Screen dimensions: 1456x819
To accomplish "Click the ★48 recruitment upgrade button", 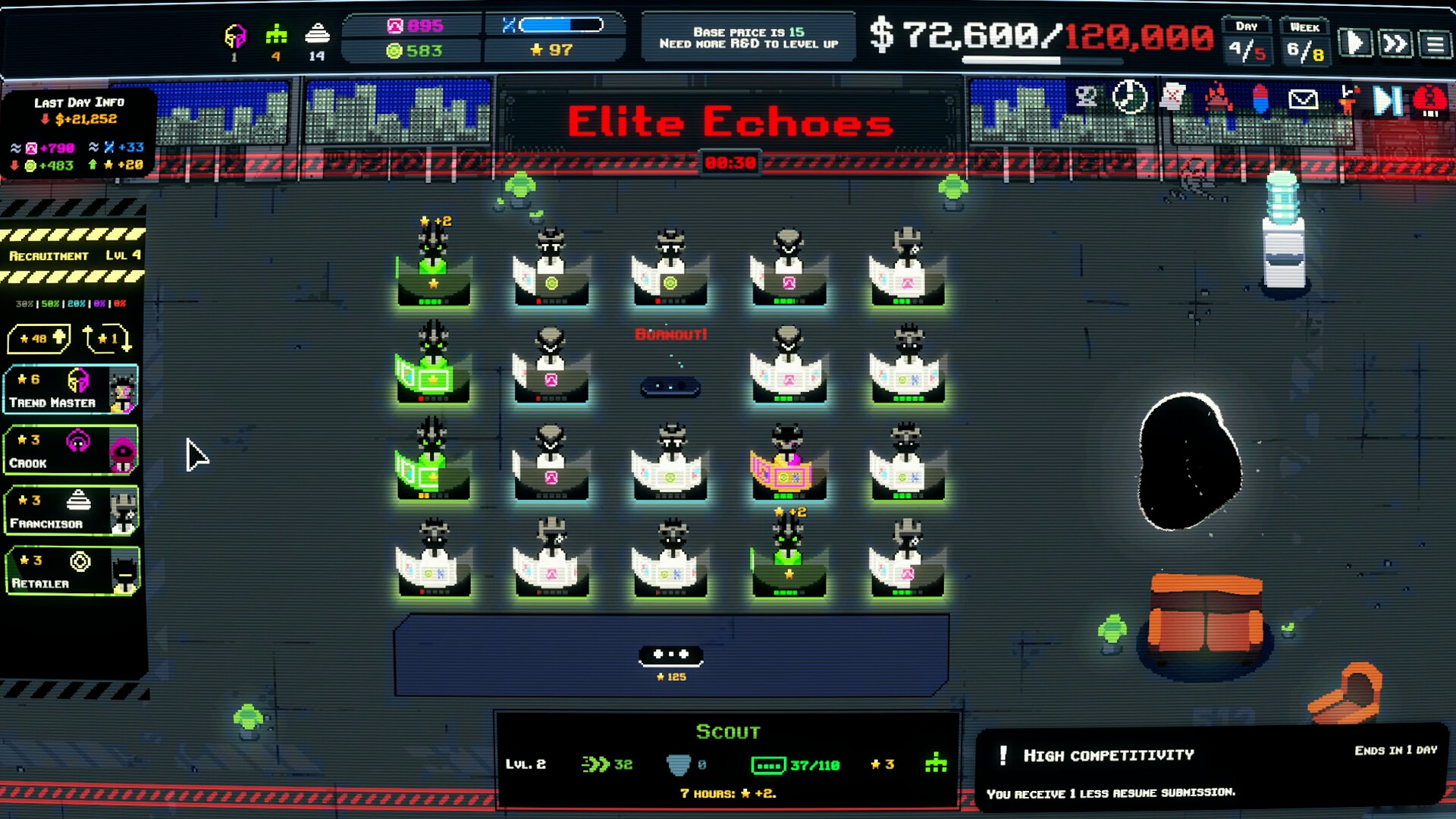I will [x=39, y=338].
